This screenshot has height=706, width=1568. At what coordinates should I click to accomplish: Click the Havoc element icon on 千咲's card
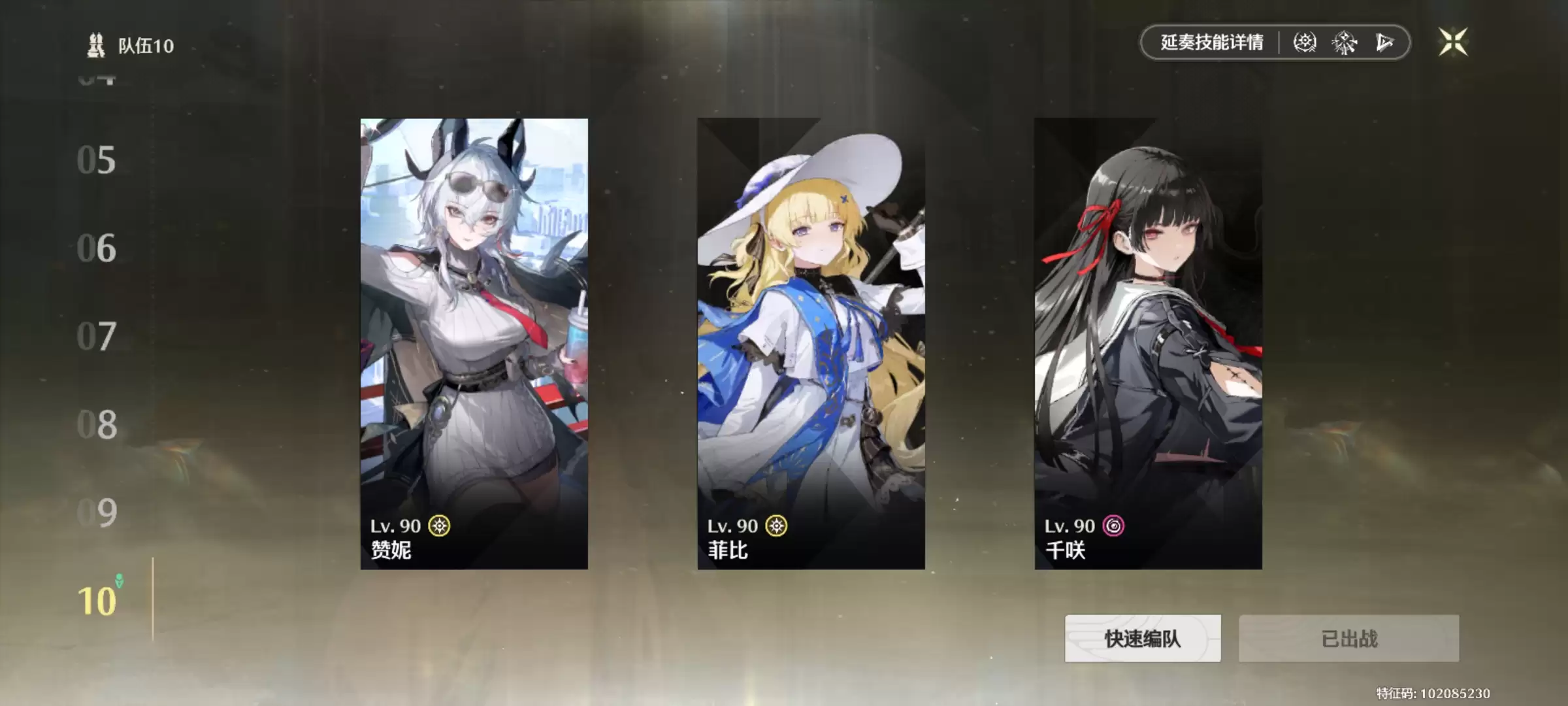click(1115, 526)
